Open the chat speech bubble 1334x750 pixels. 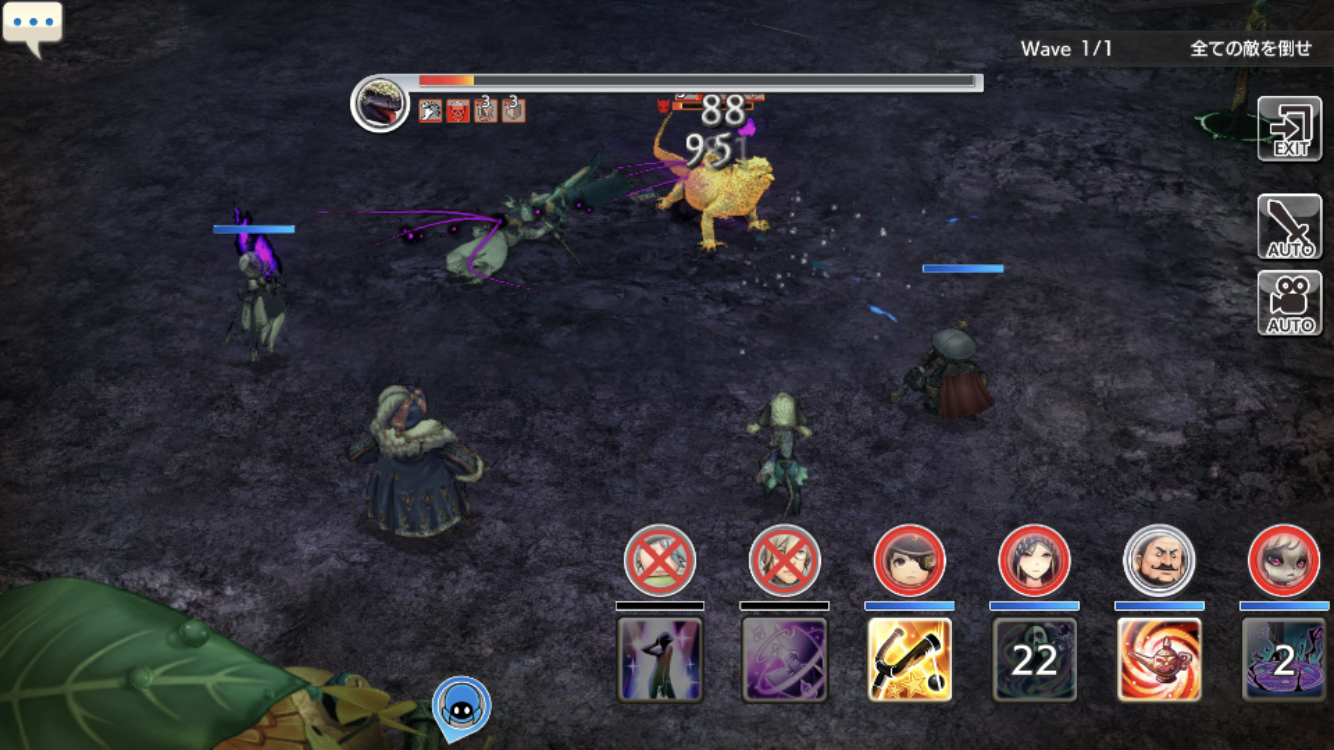[32, 27]
